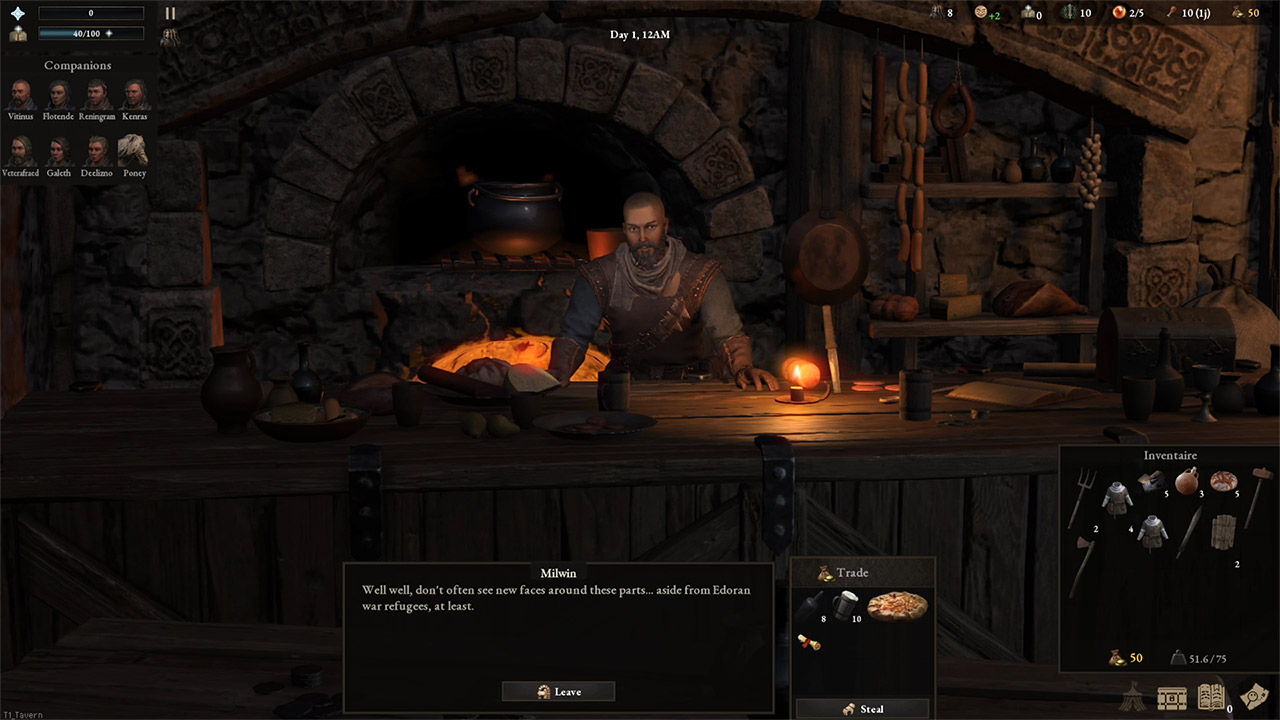The image size is (1280, 720).
Task: Pick the clay jug in inventory
Action: coord(1186,481)
